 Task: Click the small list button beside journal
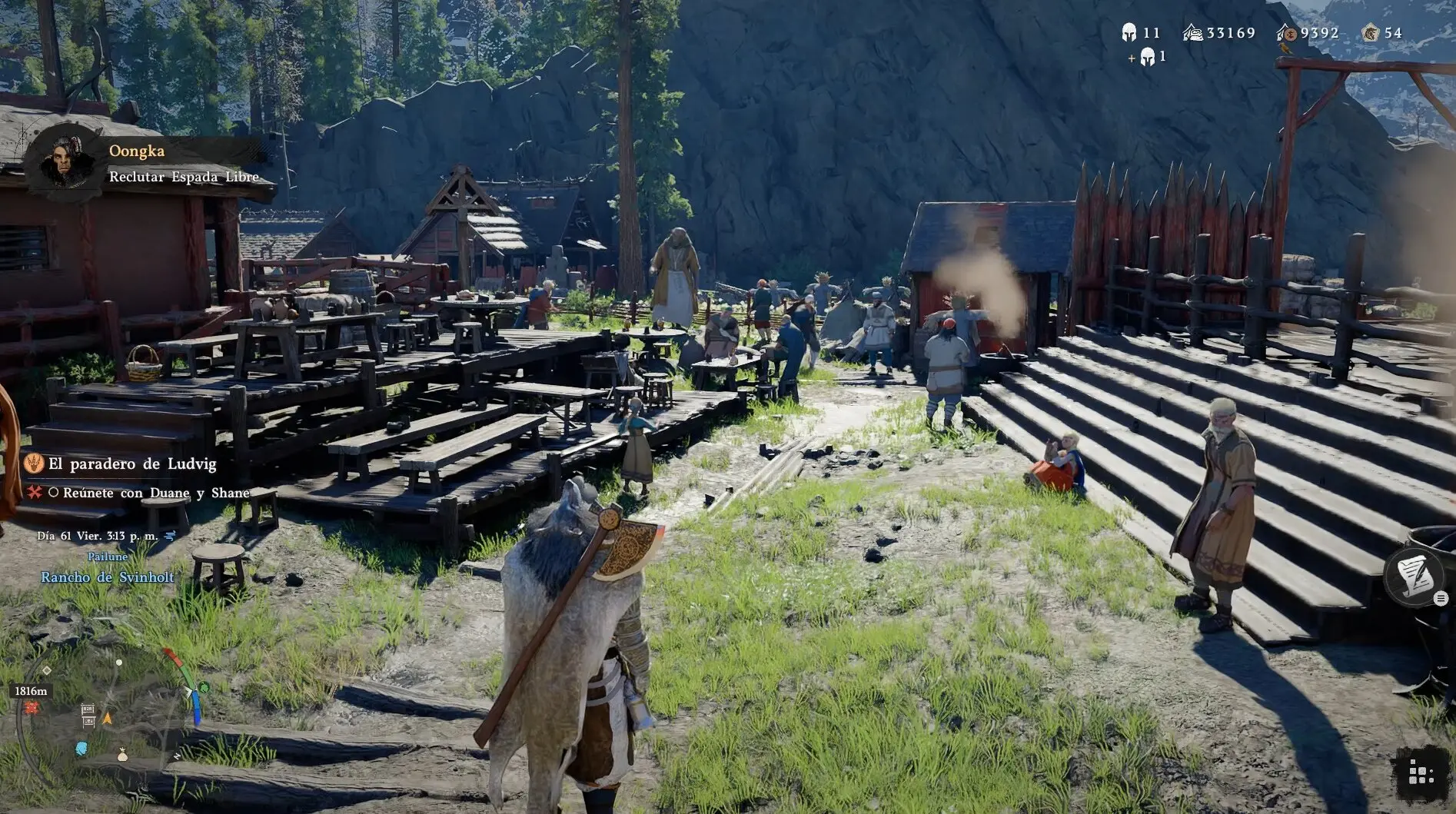coord(1441,598)
